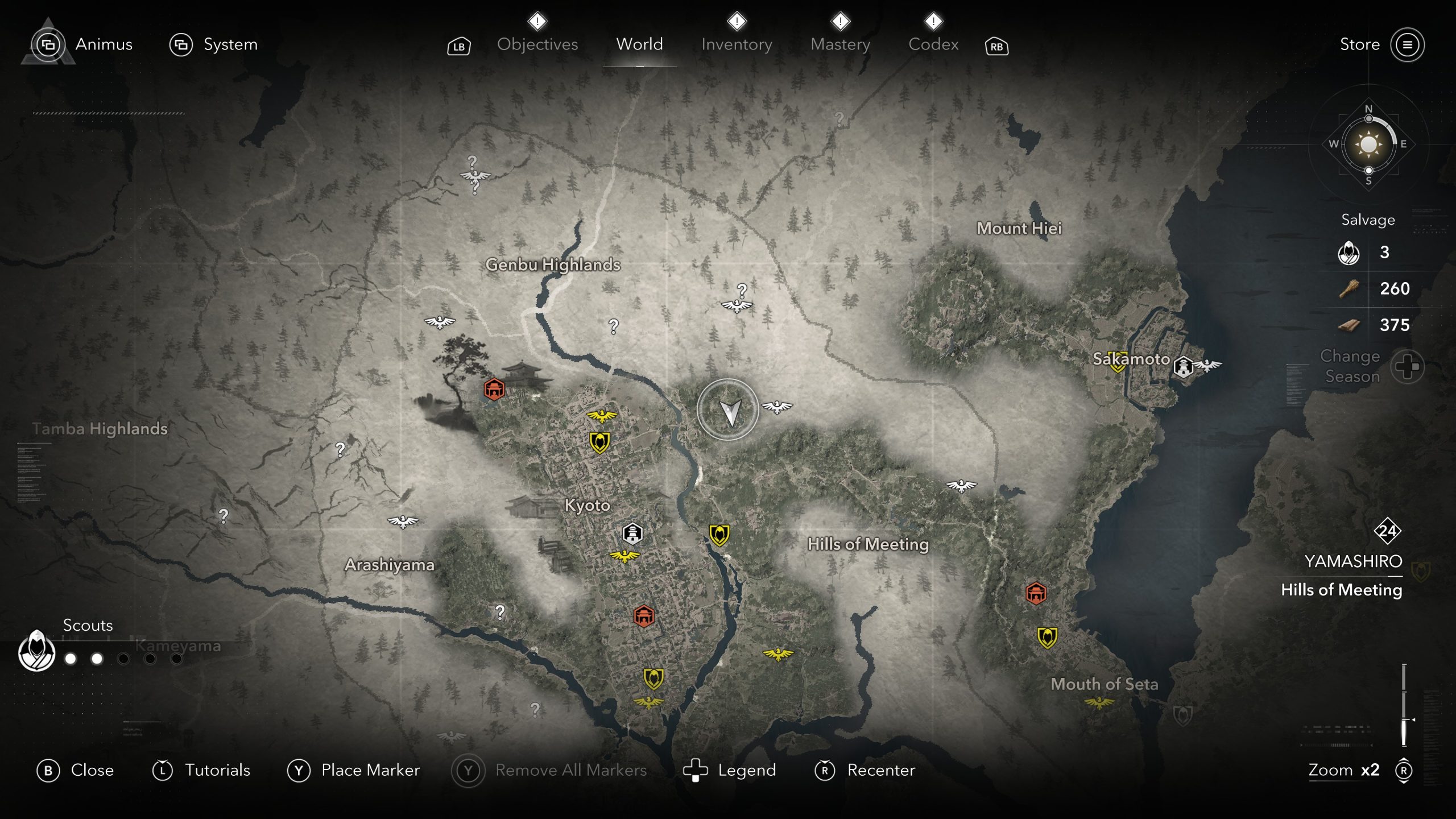Click the Scouts hooded figure icon
The width and height of the screenshot is (1456, 819).
click(x=37, y=651)
